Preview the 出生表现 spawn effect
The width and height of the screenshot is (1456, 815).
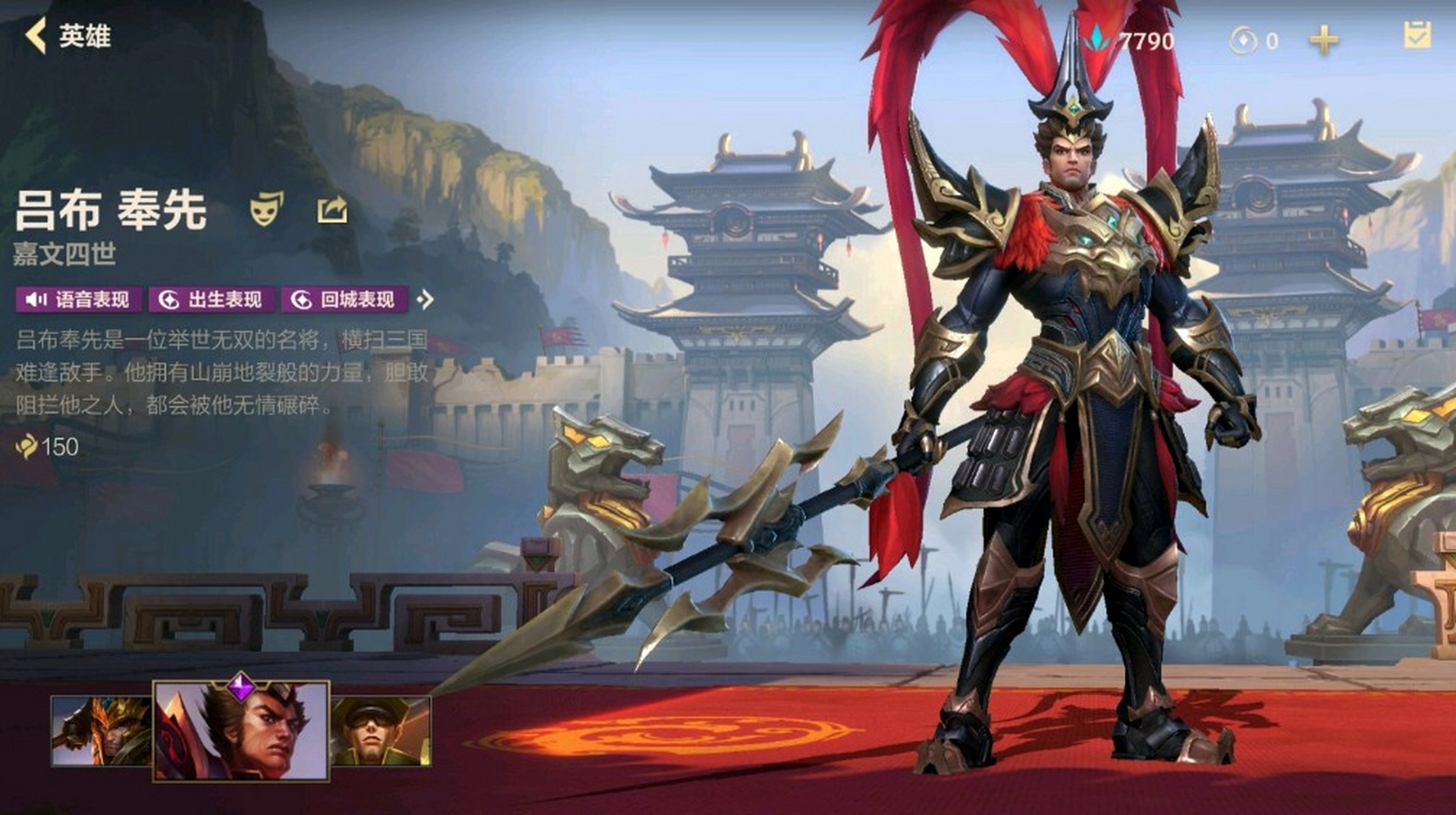(211, 299)
